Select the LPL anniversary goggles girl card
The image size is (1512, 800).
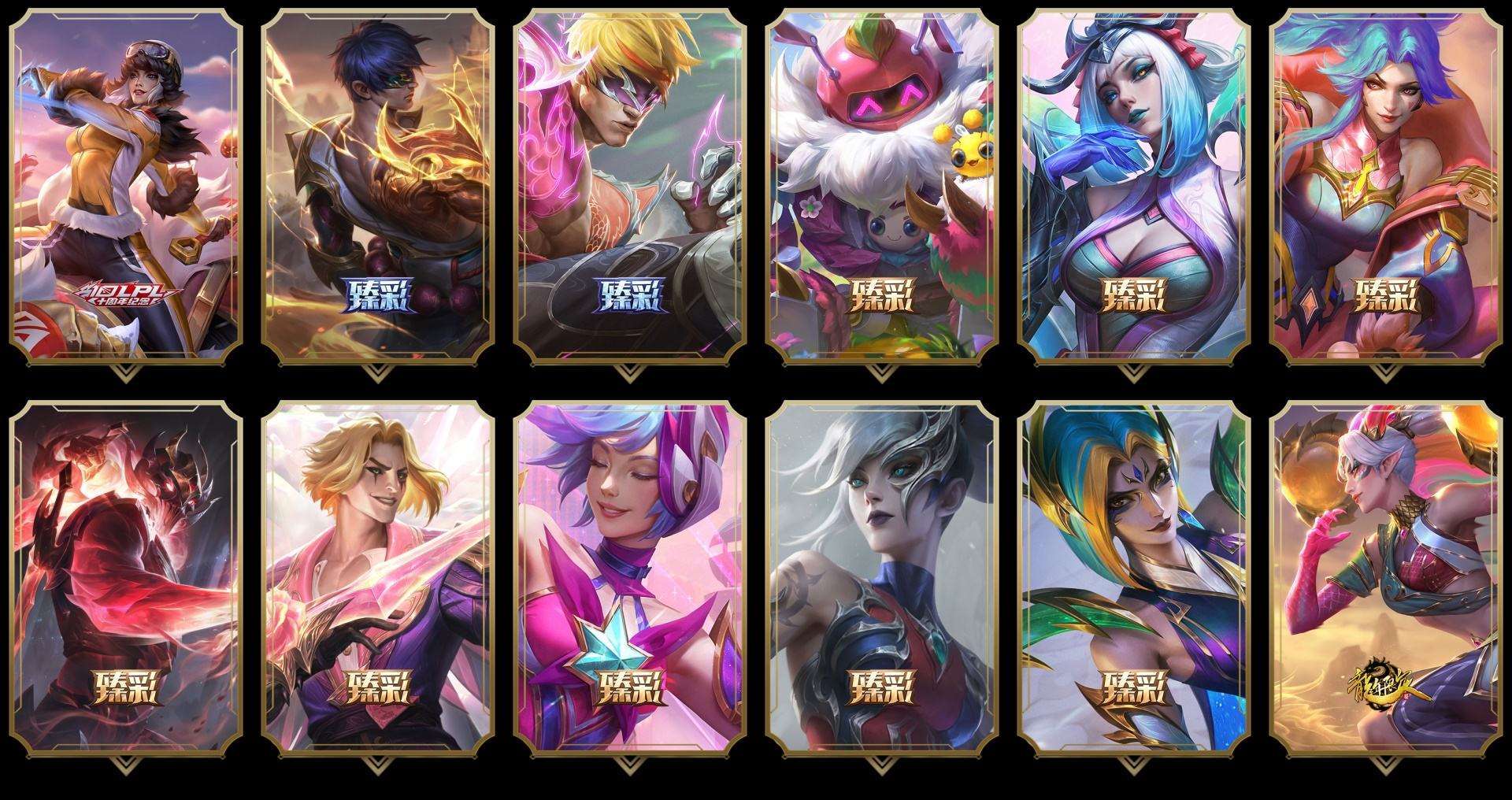coord(126,187)
